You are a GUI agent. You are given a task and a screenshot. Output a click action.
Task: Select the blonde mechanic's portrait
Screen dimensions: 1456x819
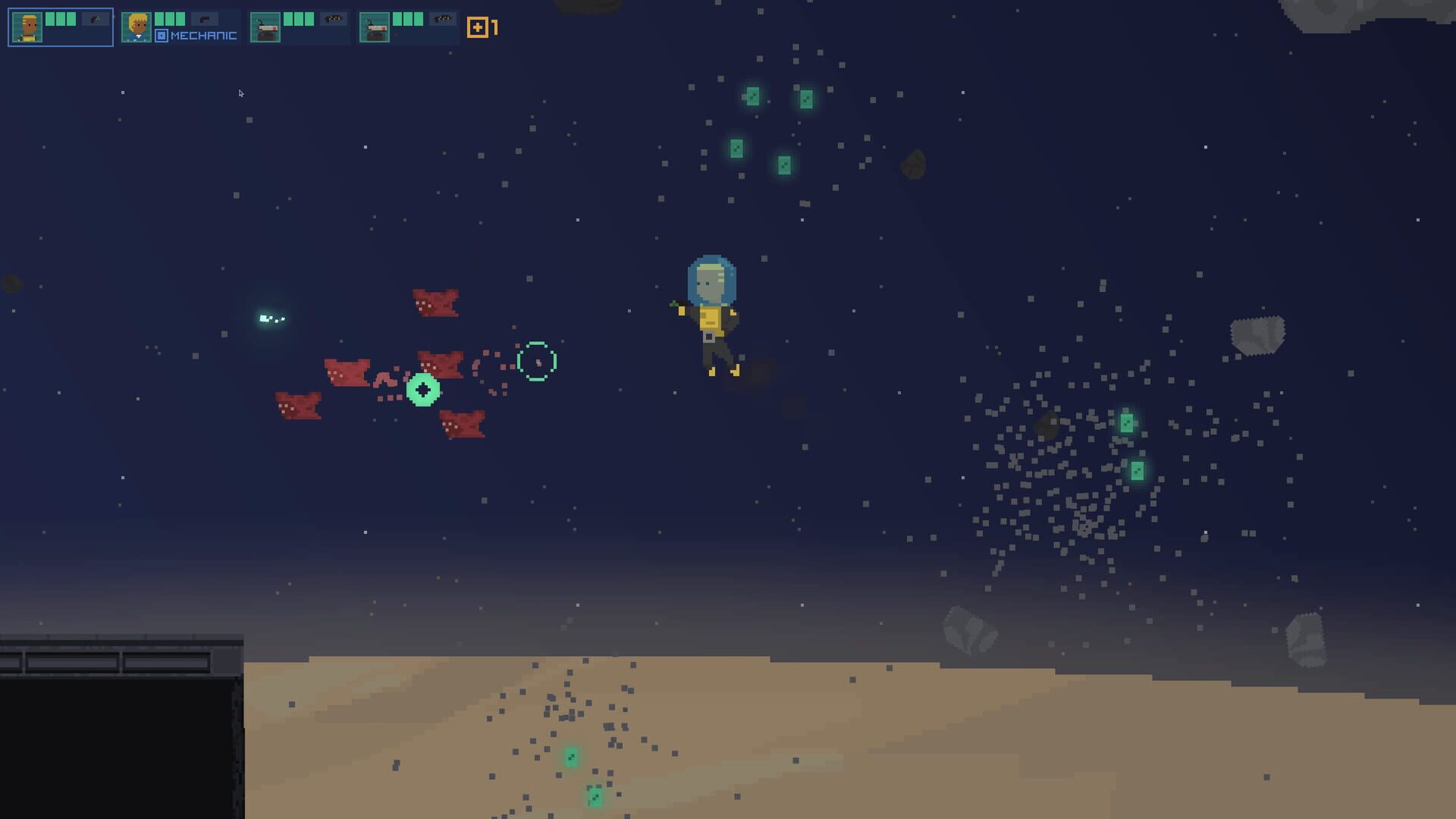point(136,27)
